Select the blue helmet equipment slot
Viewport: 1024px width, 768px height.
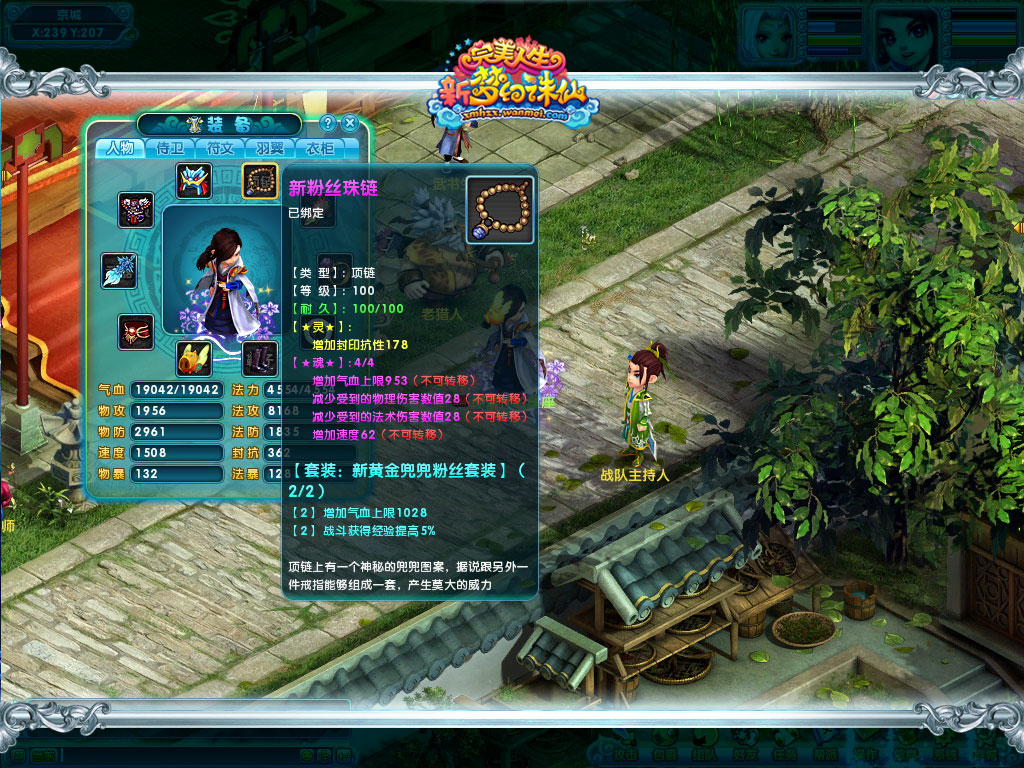194,180
